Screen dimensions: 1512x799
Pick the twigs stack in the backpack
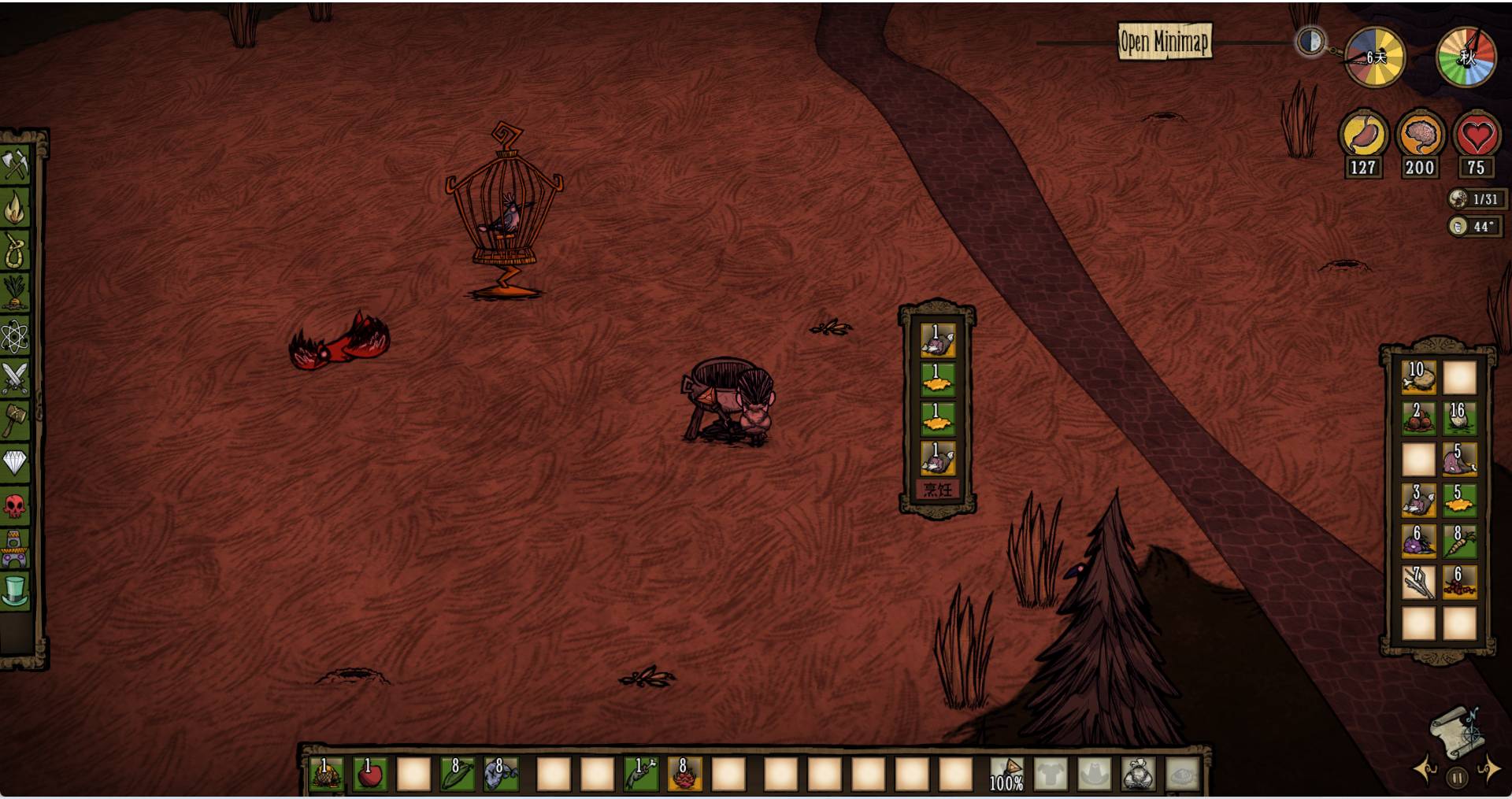pyautogui.click(x=1418, y=583)
